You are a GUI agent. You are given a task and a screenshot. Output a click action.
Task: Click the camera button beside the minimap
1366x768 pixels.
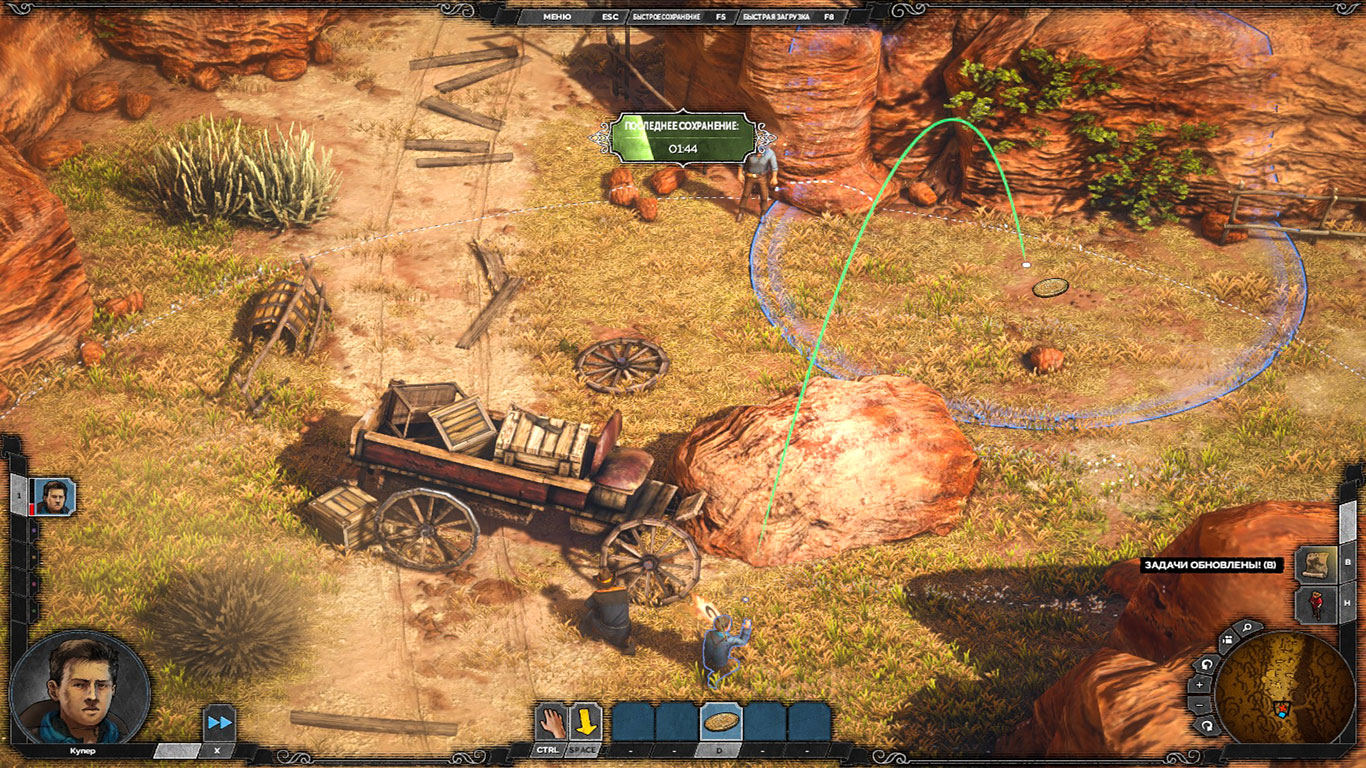[x=1227, y=640]
